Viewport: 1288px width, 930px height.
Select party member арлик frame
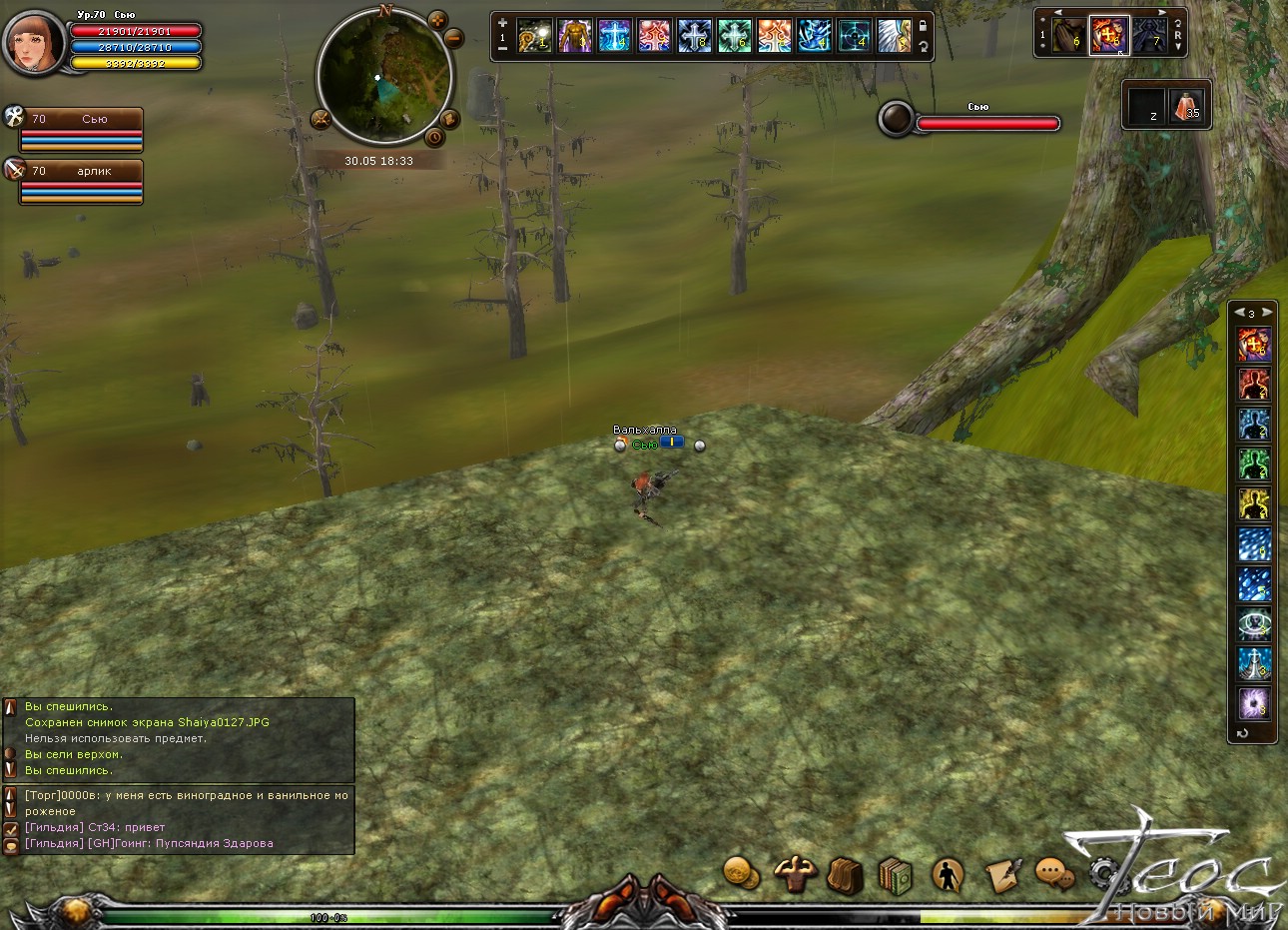[x=82, y=182]
